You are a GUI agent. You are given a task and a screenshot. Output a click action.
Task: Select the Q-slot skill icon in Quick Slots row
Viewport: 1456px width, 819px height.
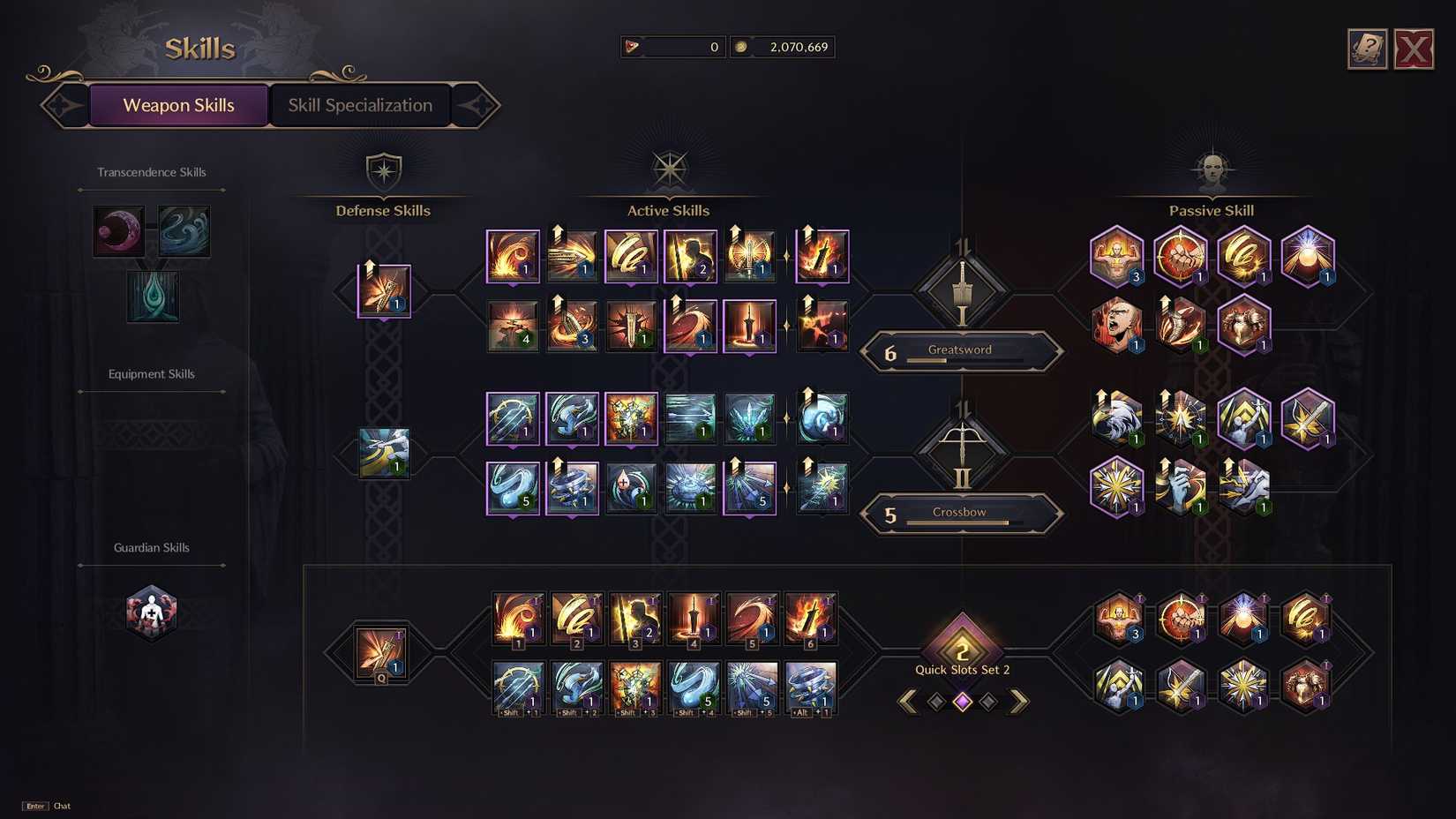click(380, 653)
